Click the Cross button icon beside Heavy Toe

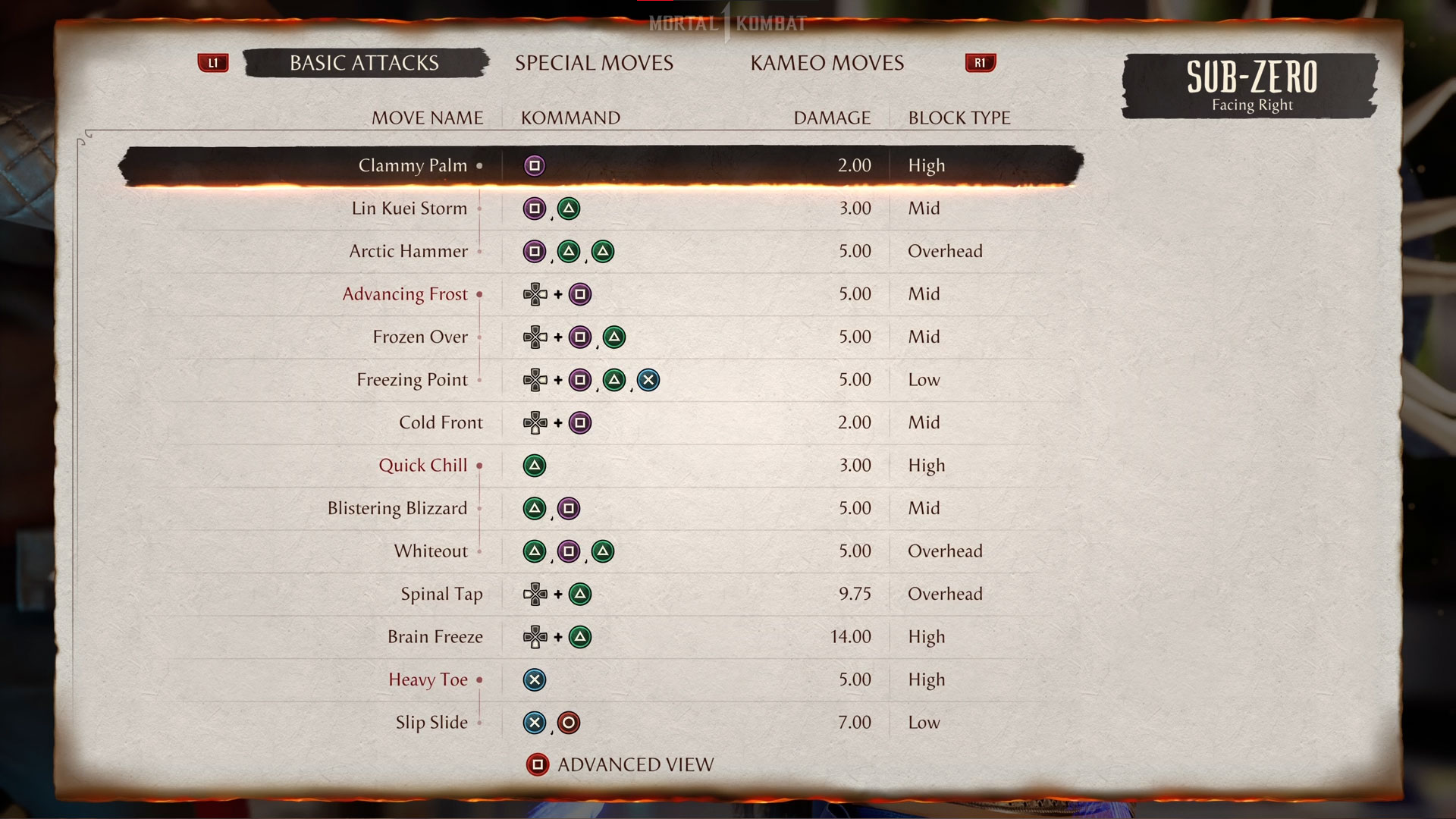pos(535,679)
